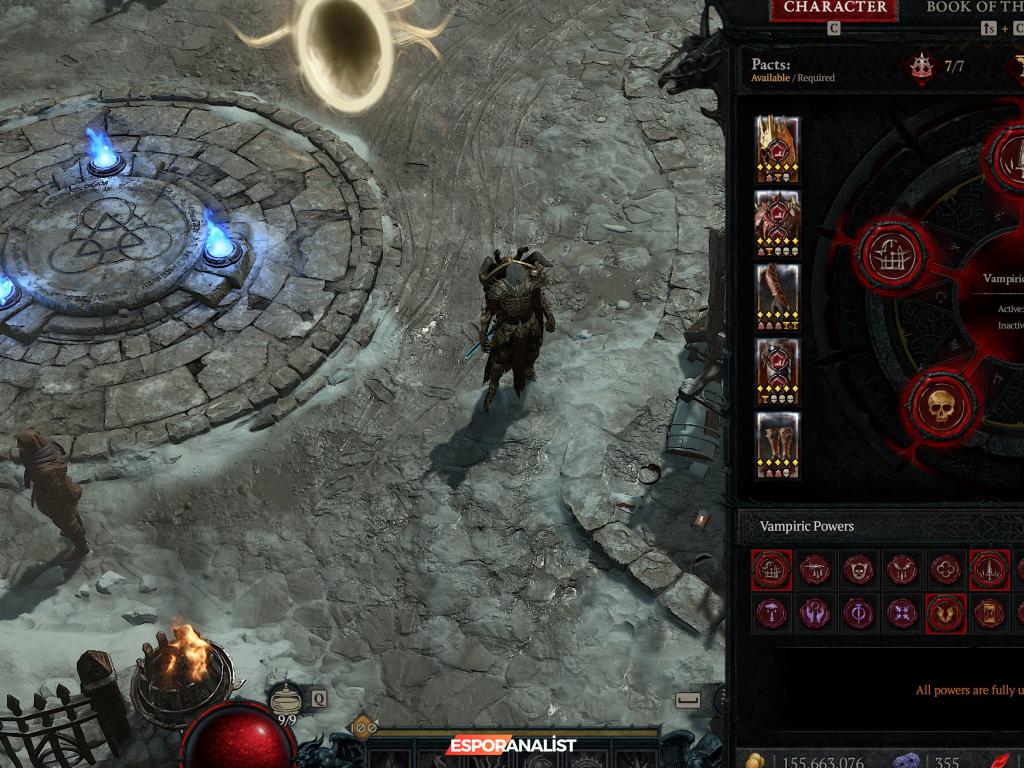Select the helm armor slot
This screenshot has width=1024, height=768.
(x=777, y=149)
